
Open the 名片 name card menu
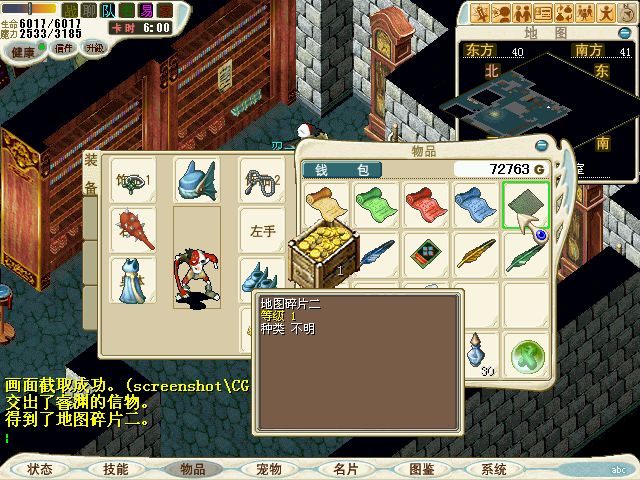click(x=345, y=468)
